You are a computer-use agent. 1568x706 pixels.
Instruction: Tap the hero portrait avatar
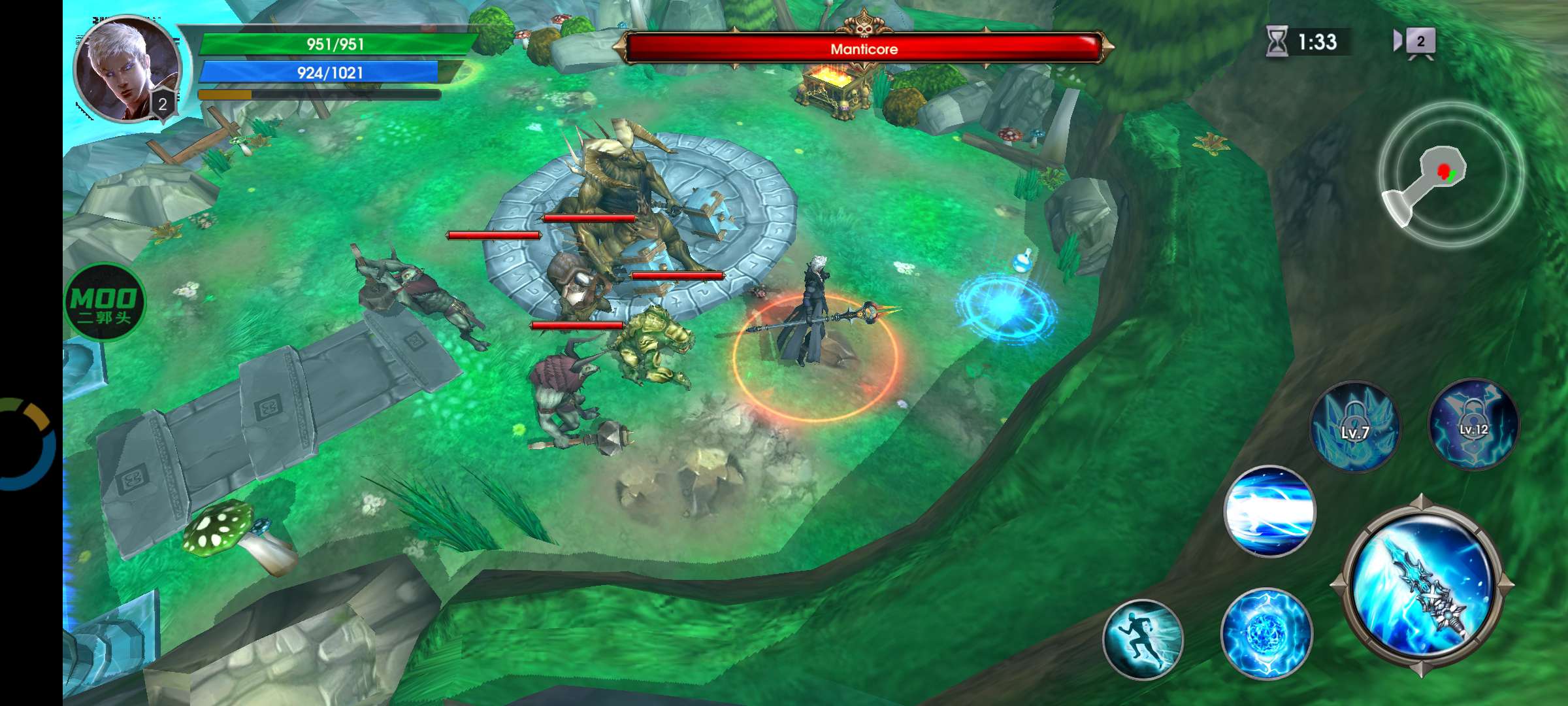[x=127, y=69]
